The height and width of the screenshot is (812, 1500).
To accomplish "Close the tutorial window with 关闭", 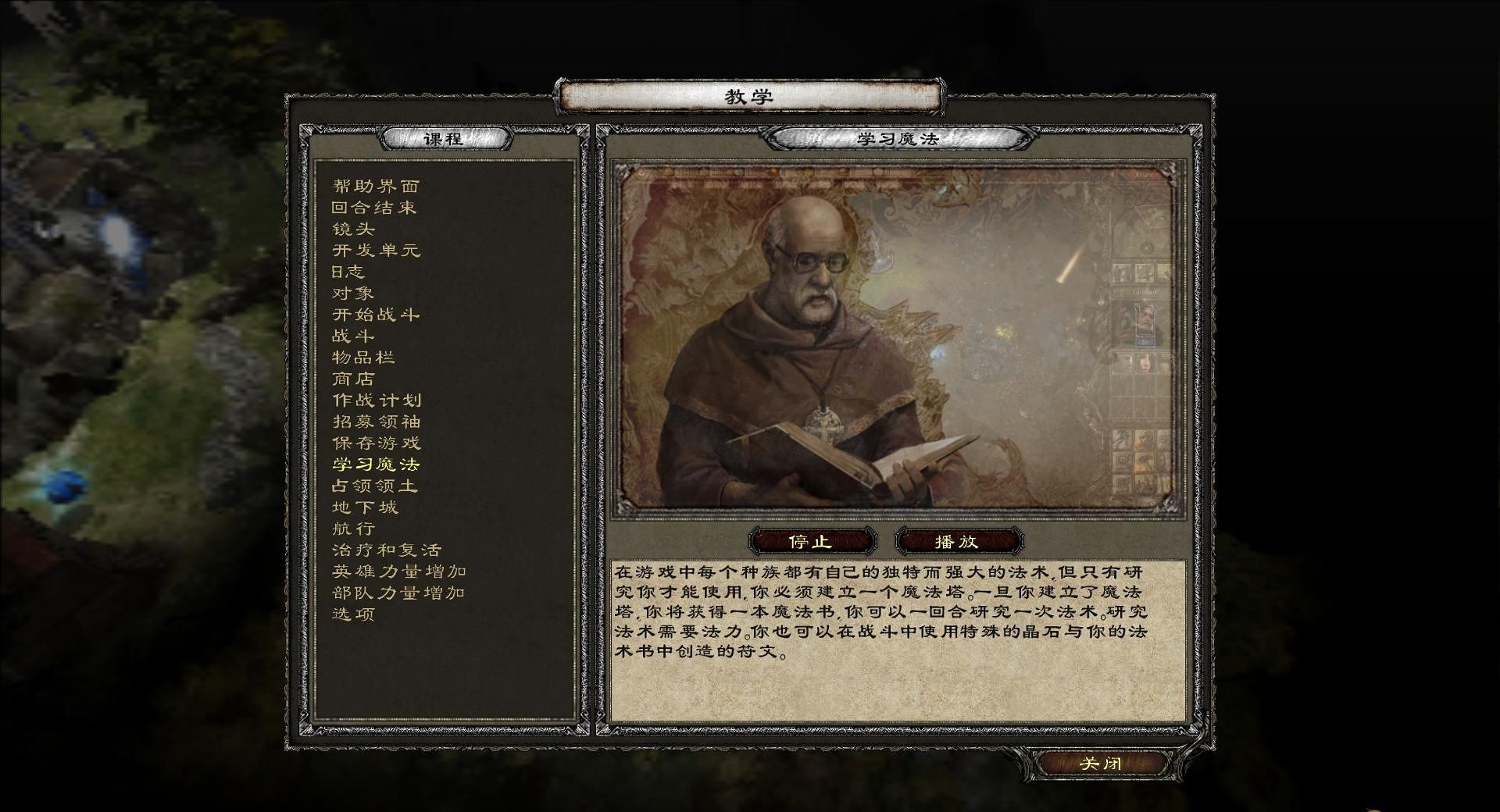I will [1100, 763].
